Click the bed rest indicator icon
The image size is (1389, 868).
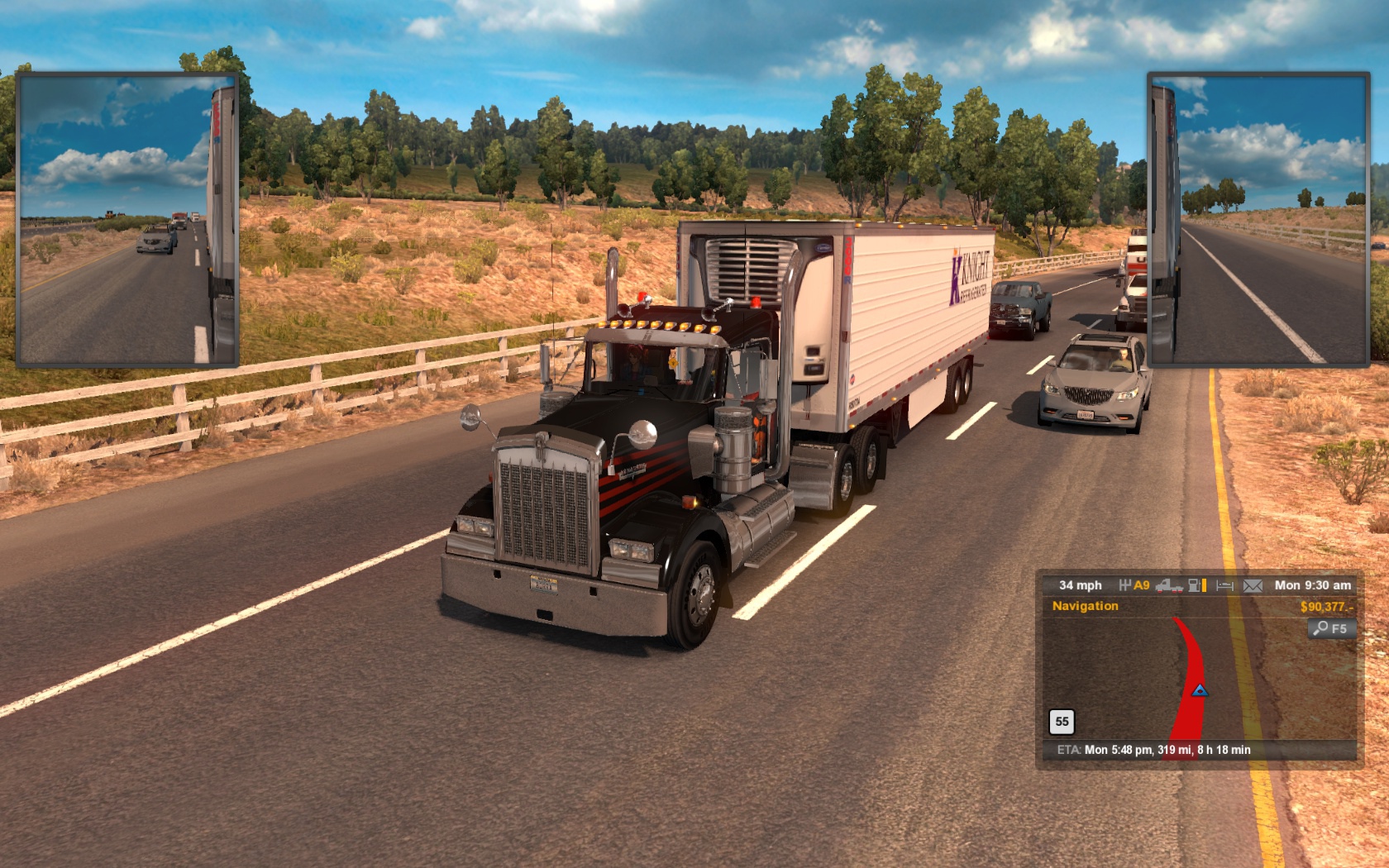coord(1224,585)
